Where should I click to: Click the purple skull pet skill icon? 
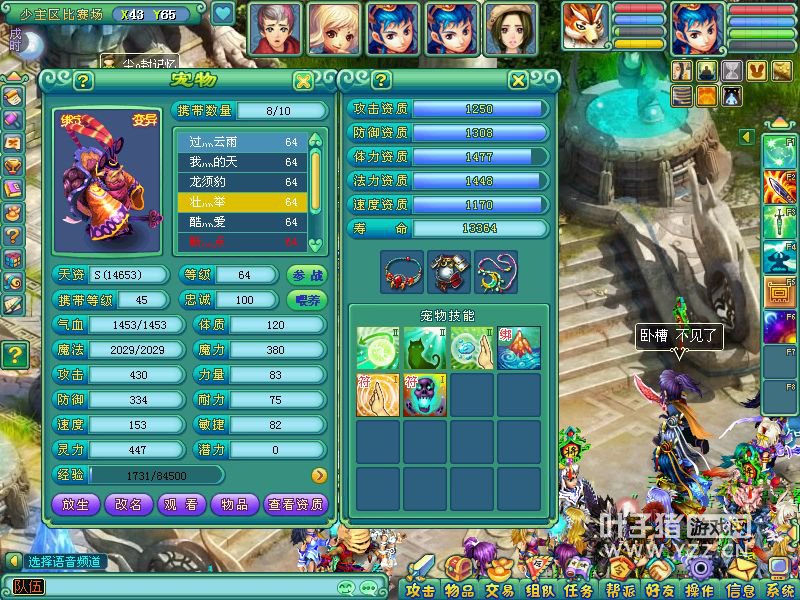425,395
